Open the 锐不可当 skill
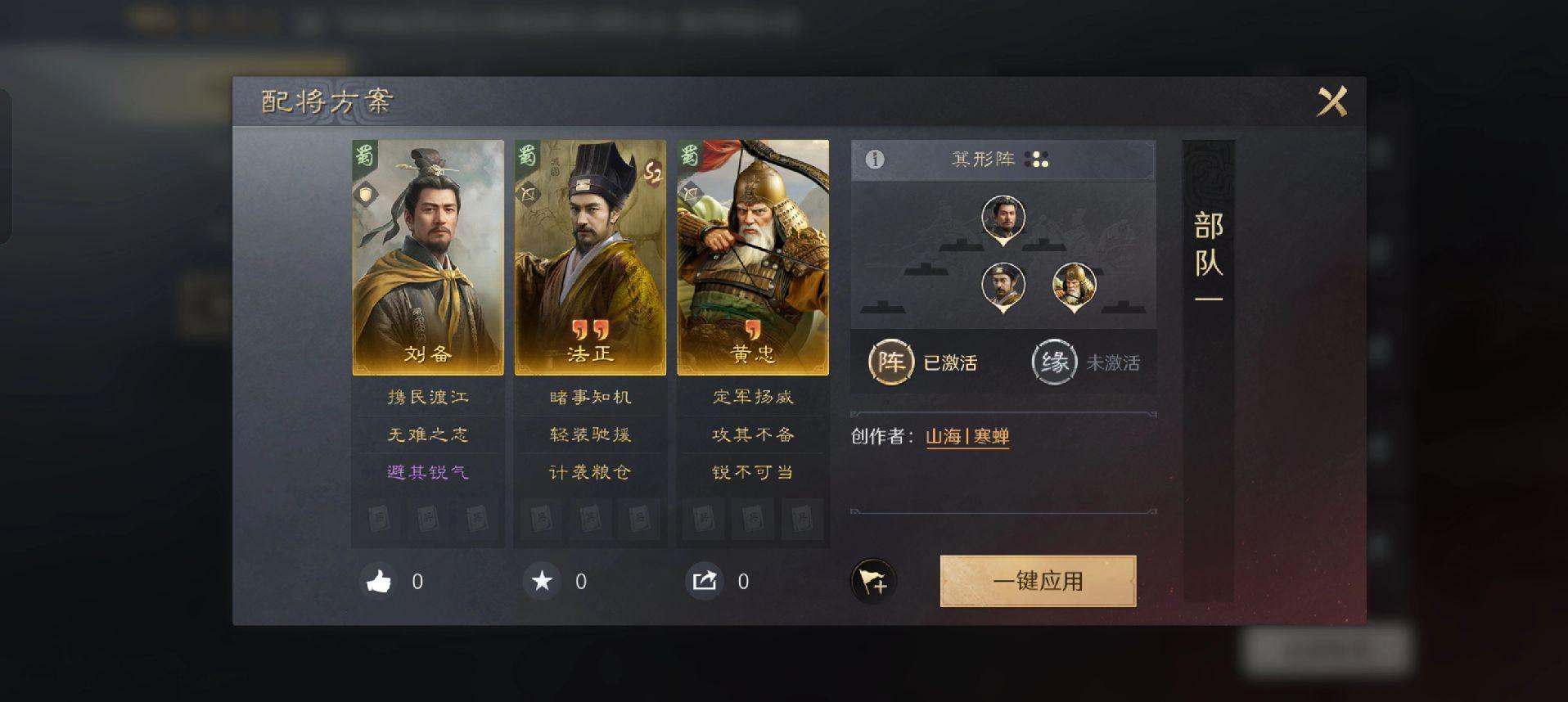The image size is (1568, 702). pyautogui.click(x=753, y=472)
